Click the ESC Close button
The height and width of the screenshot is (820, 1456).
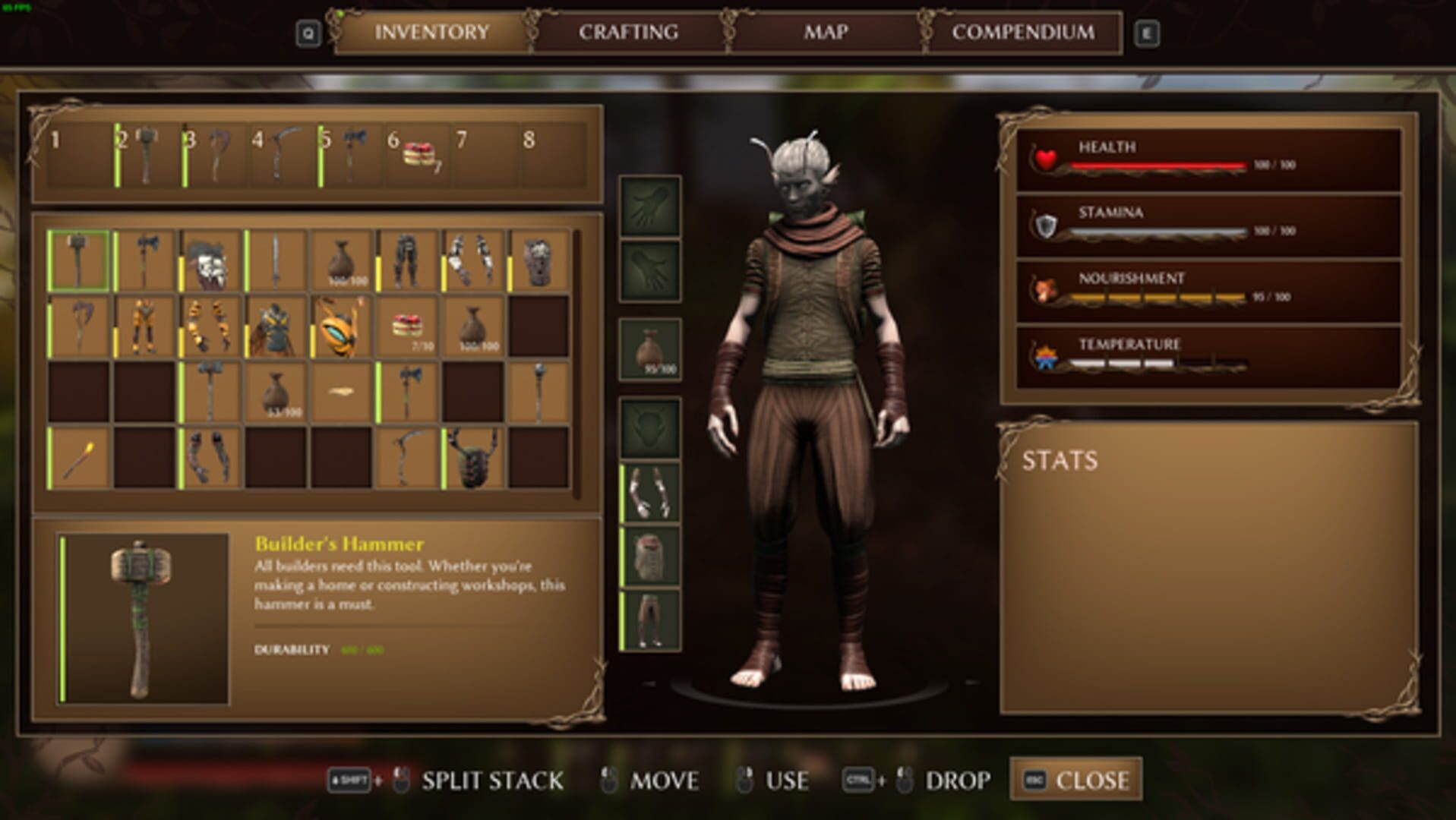coord(1073,778)
